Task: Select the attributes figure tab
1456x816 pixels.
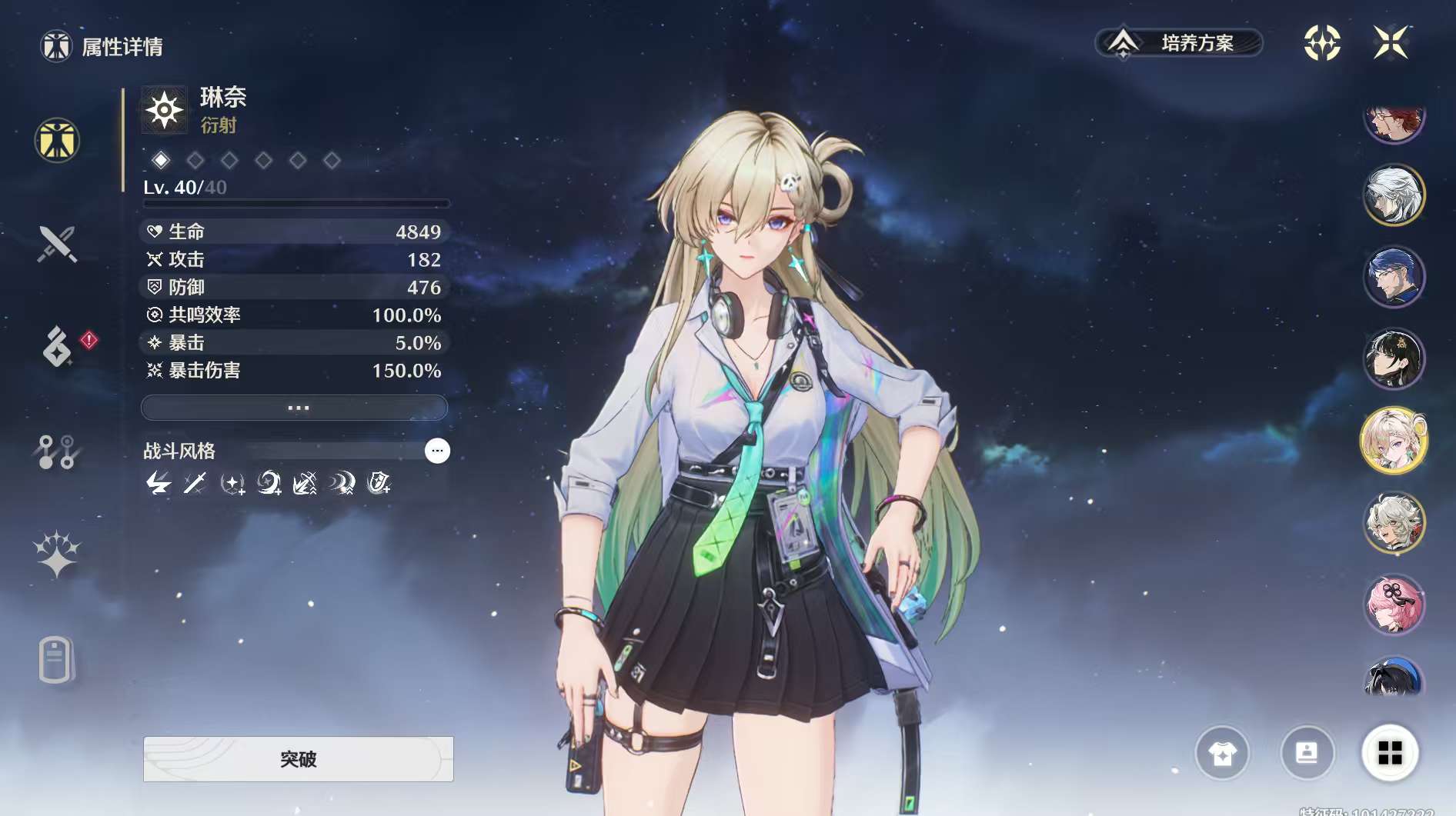Action: (x=57, y=141)
